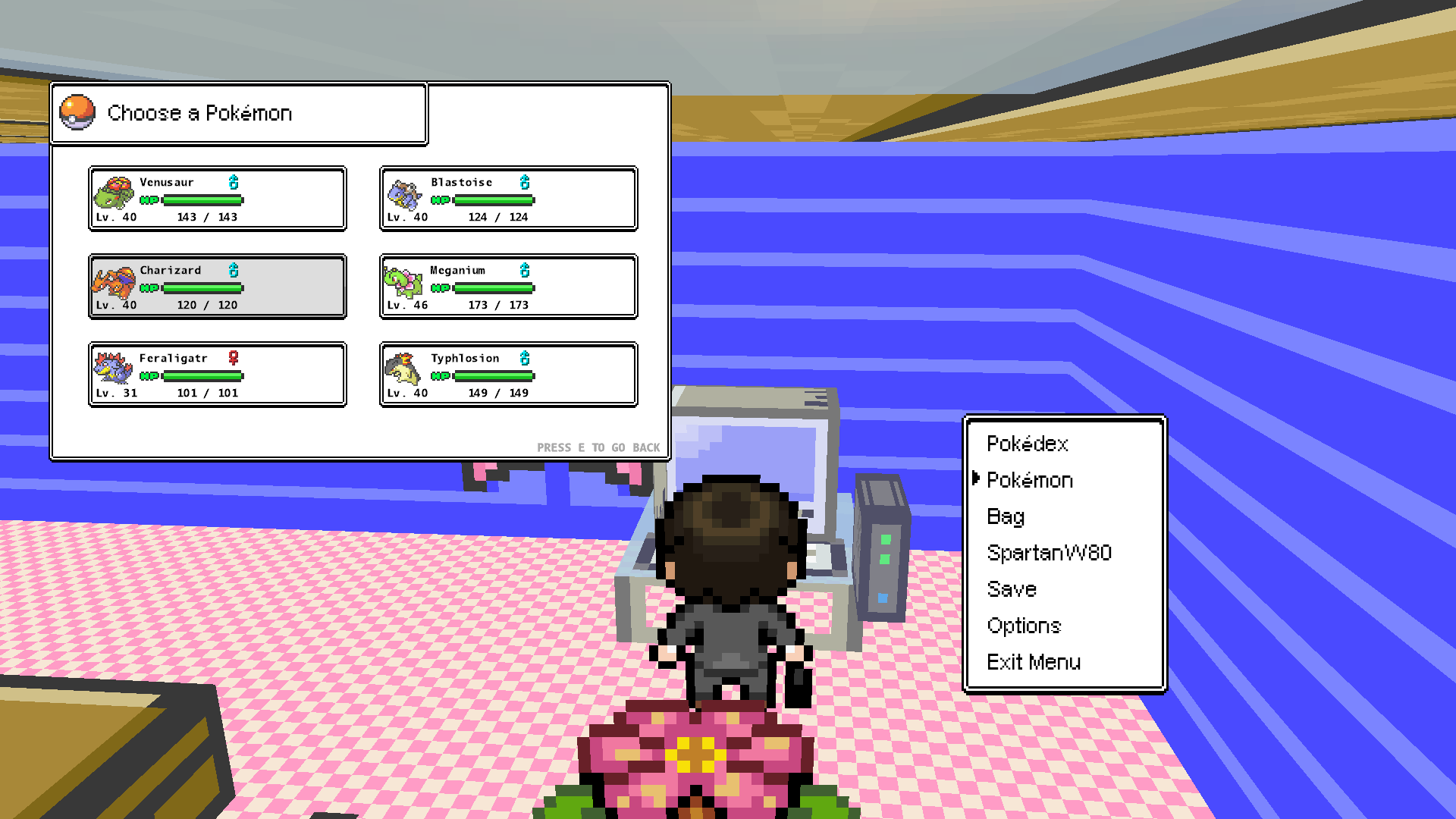1456x819 pixels.
Task: Click Charizard's HP bar
Action: click(203, 287)
